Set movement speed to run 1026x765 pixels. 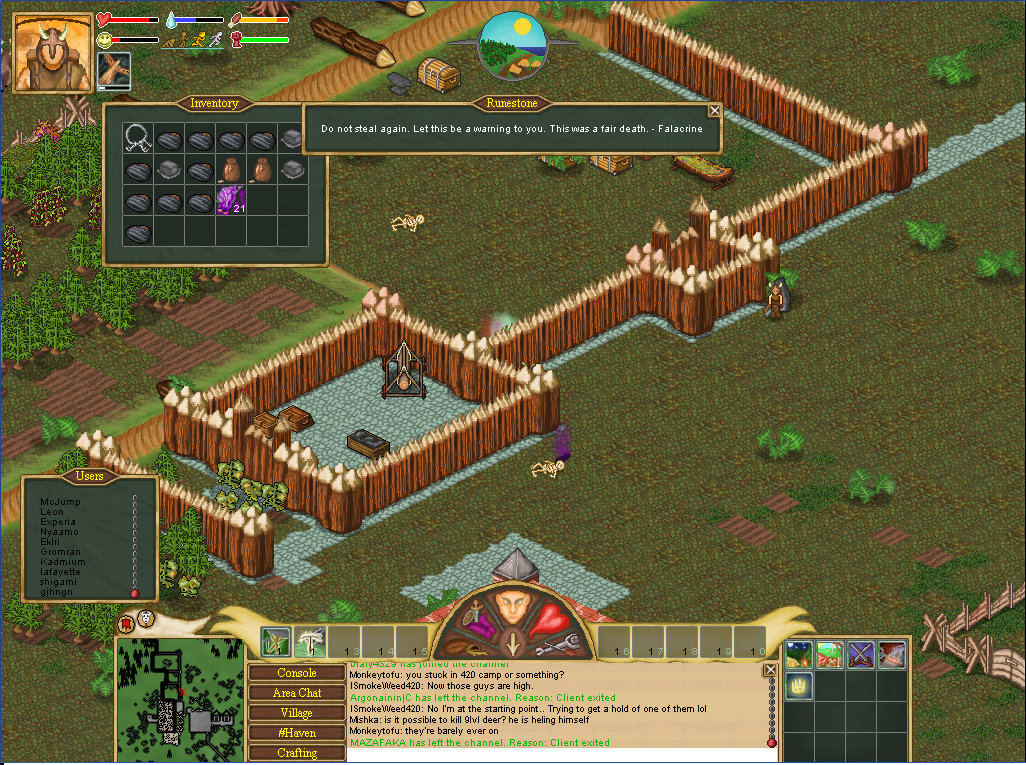pos(200,40)
